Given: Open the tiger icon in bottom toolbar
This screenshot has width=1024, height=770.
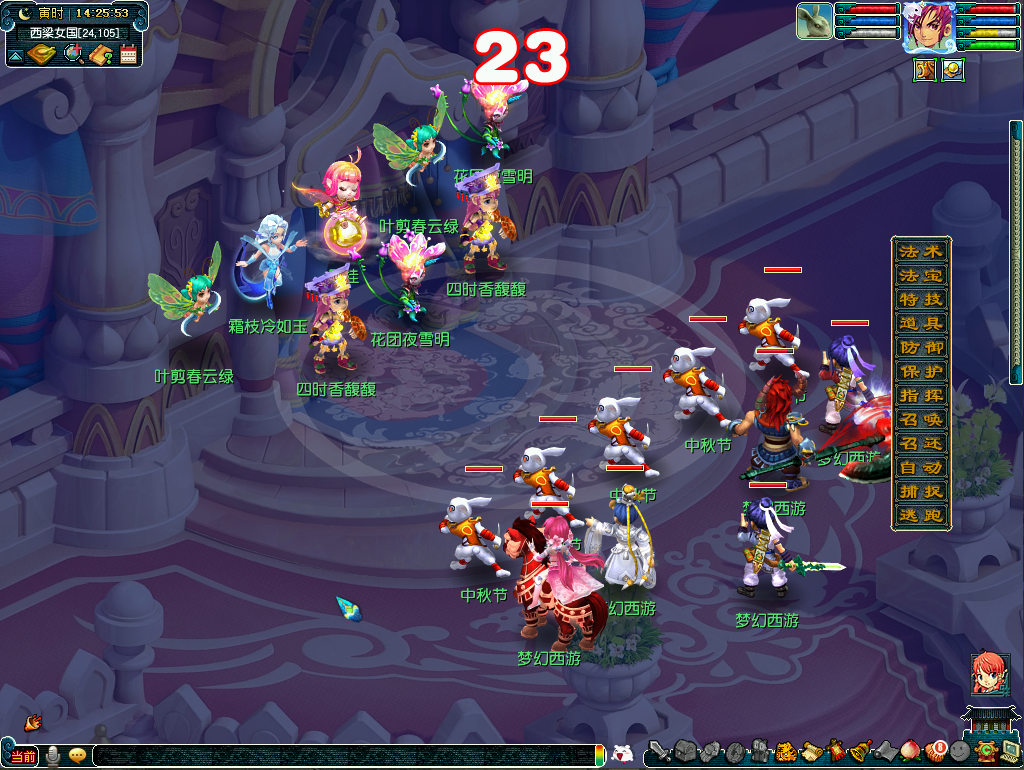Looking at the screenshot, I should pos(785,750).
